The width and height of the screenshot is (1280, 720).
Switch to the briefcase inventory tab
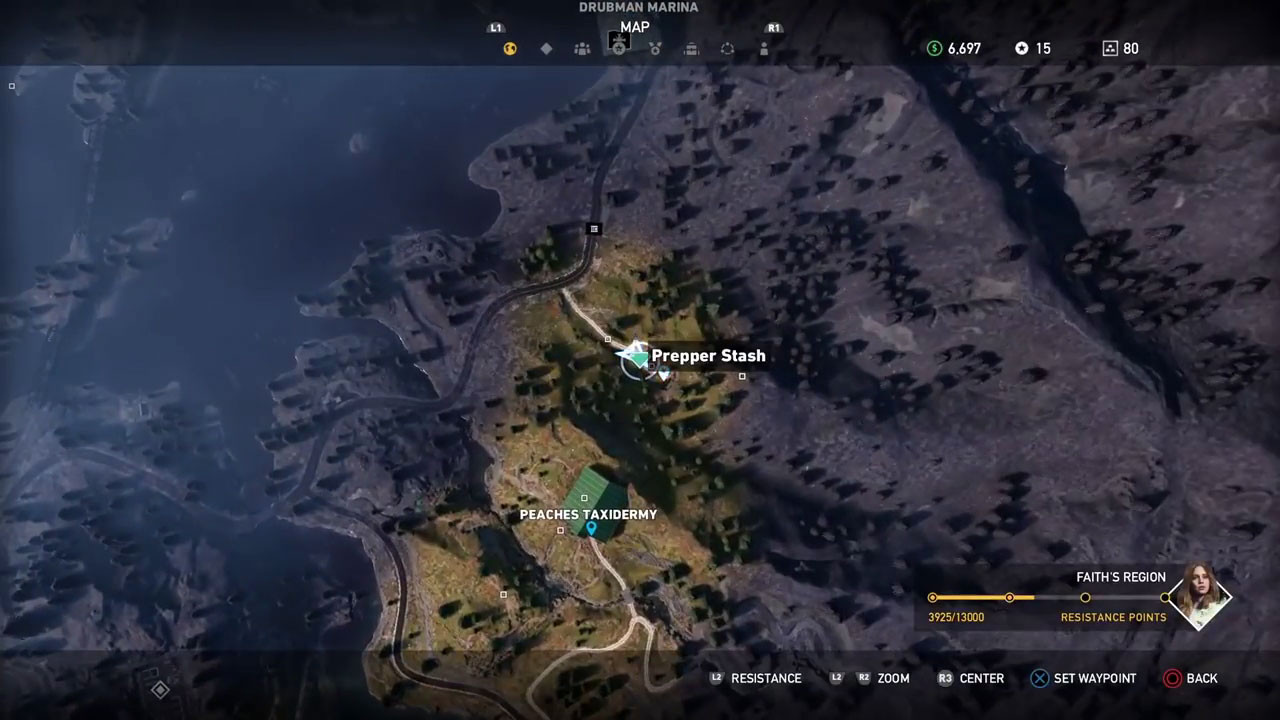coord(691,48)
